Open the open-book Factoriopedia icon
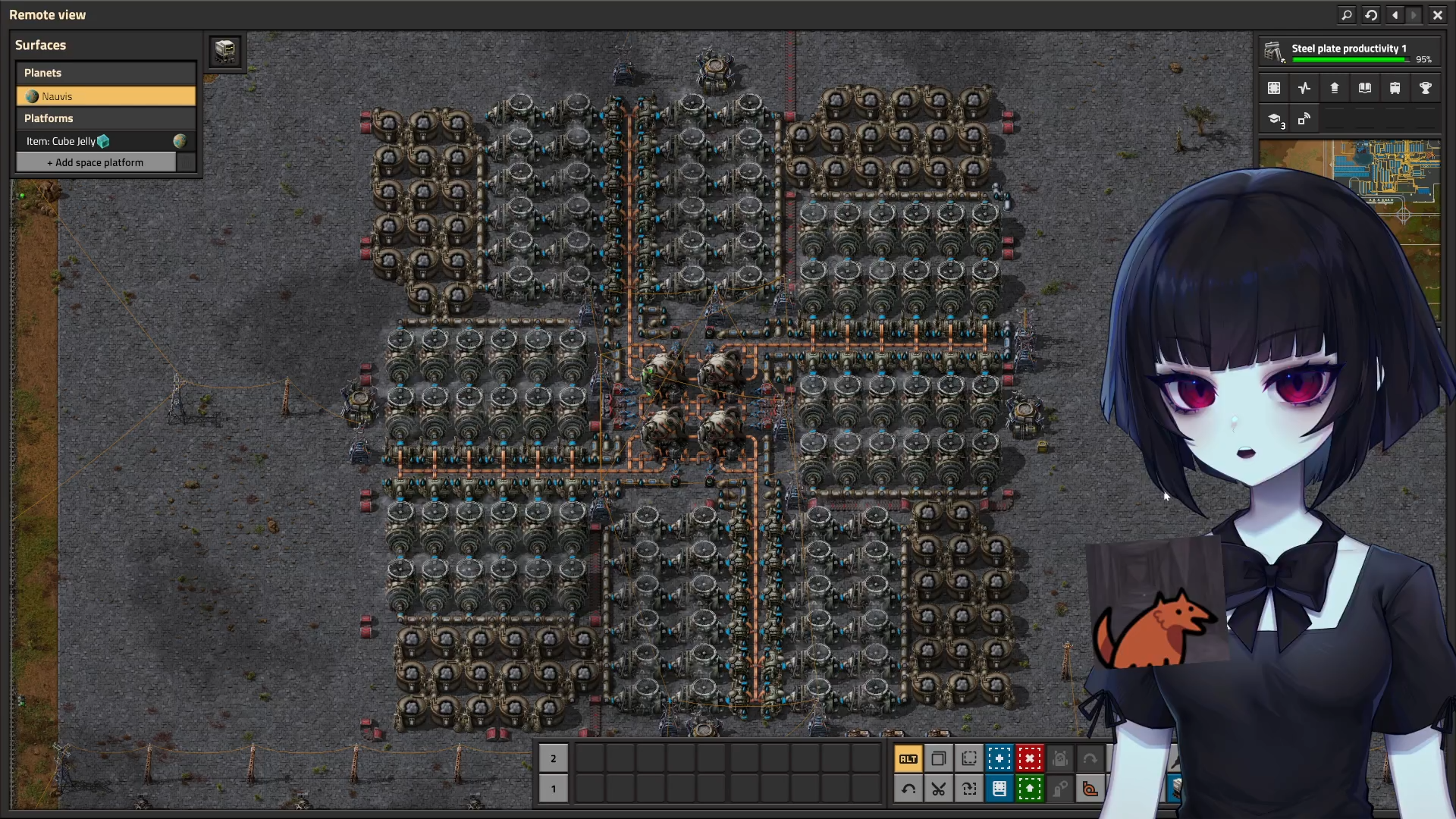The image size is (1456, 819). coord(1365,88)
